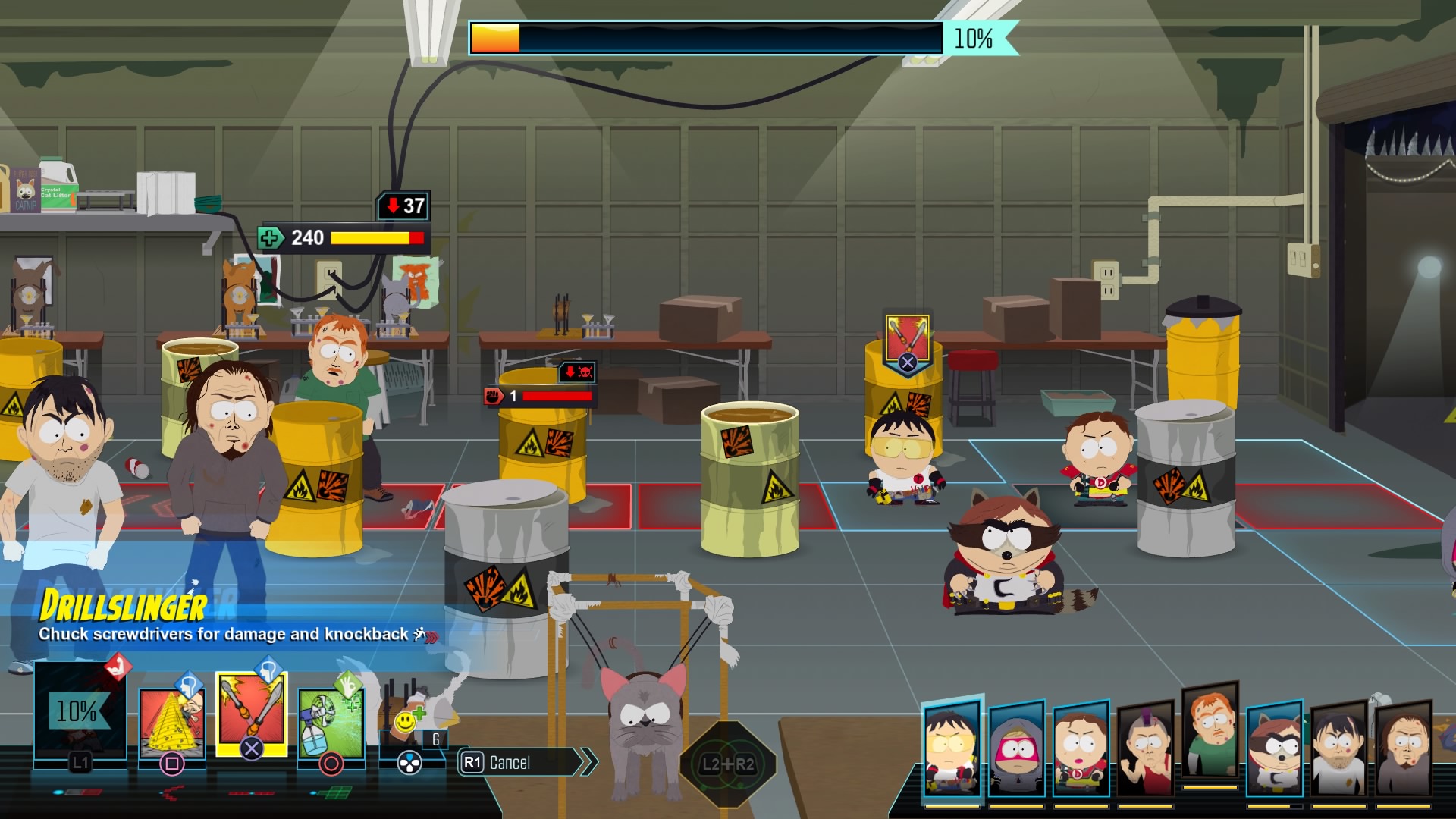The image size is (1456, 819).
Task: Activate the green spray bottle fan ability
Action: click(x=331, y=720)
